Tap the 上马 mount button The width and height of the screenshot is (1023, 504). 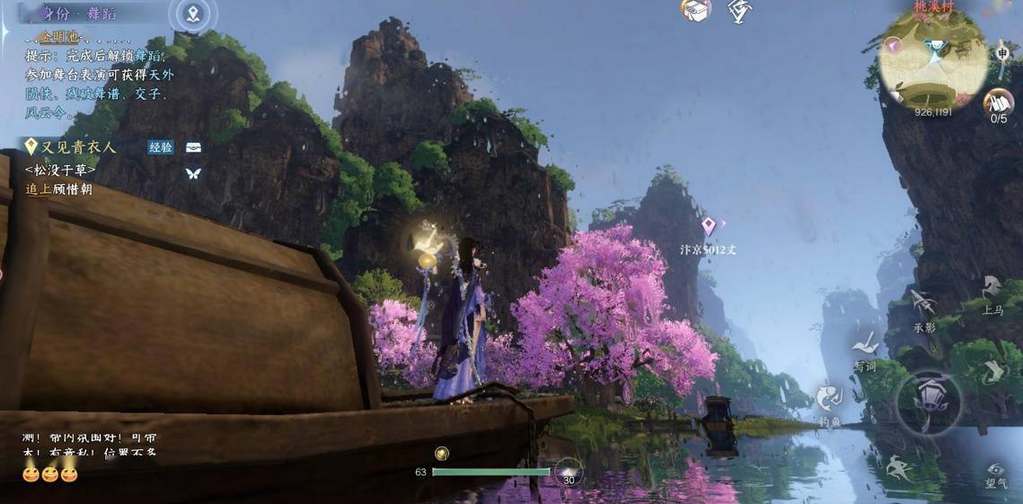click(992, 291)
